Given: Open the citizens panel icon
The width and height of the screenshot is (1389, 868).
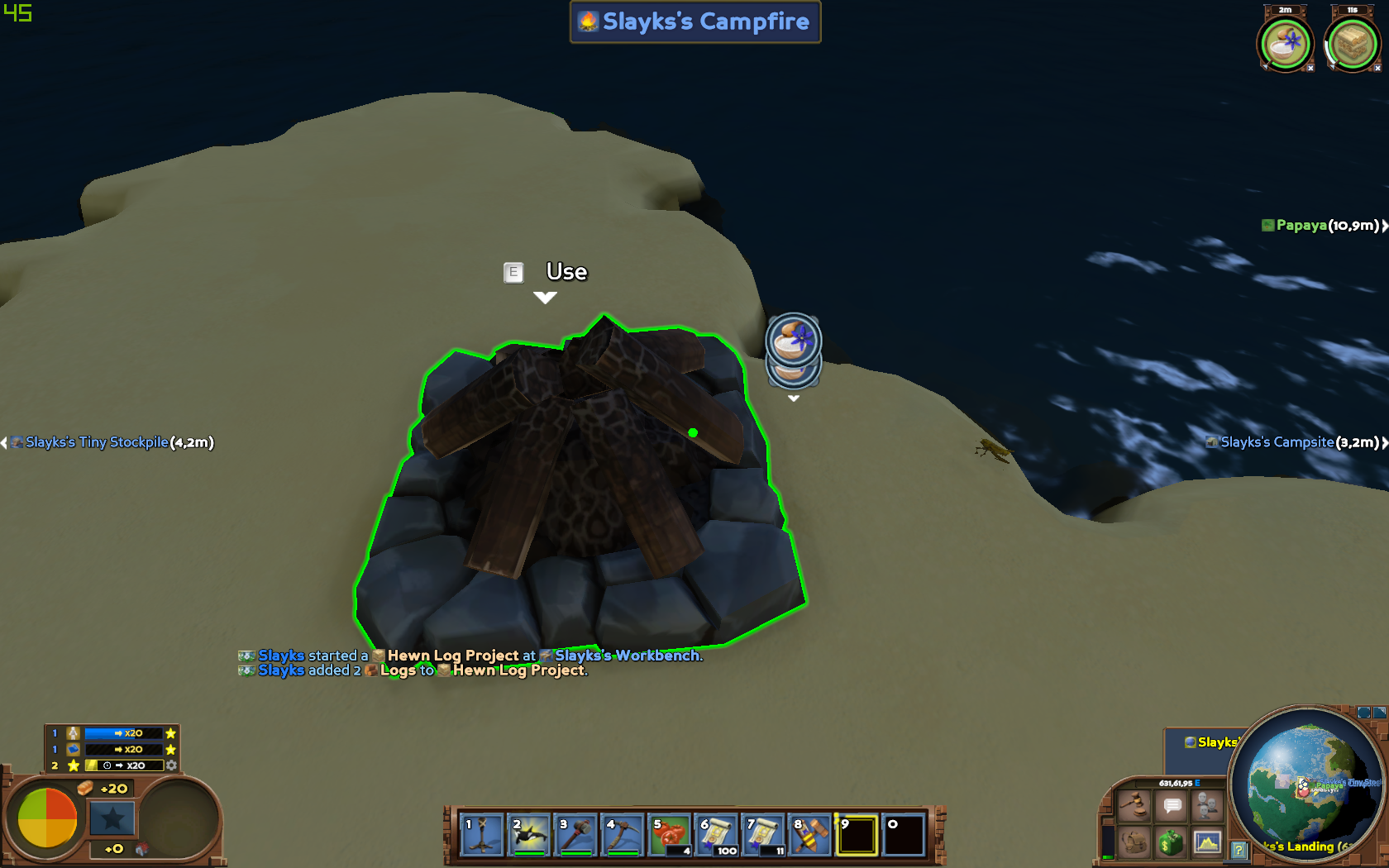Looking at the screenshot, I should click(x=1207, y=806).
